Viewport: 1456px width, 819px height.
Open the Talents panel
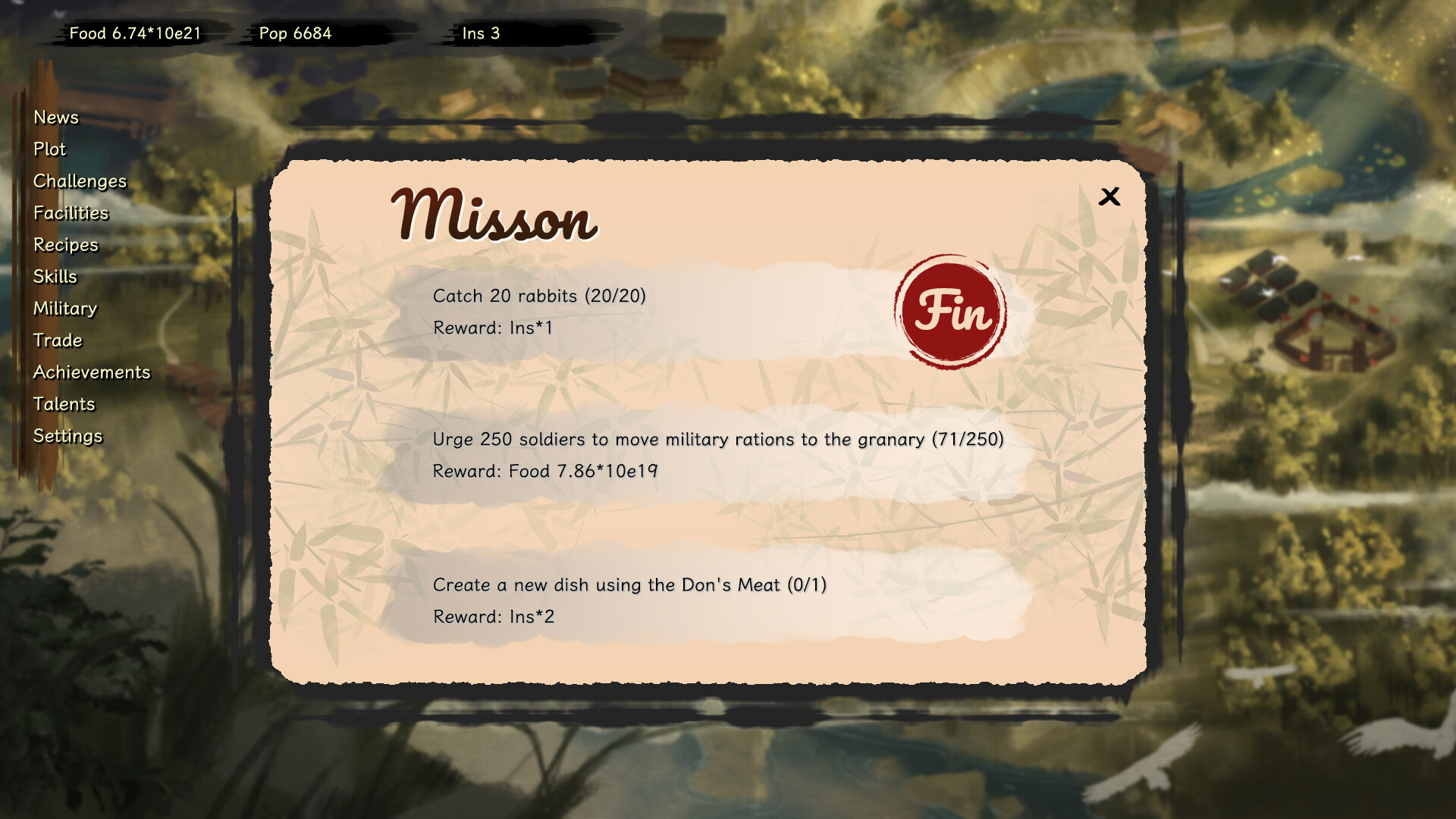[x=64, y=404]
